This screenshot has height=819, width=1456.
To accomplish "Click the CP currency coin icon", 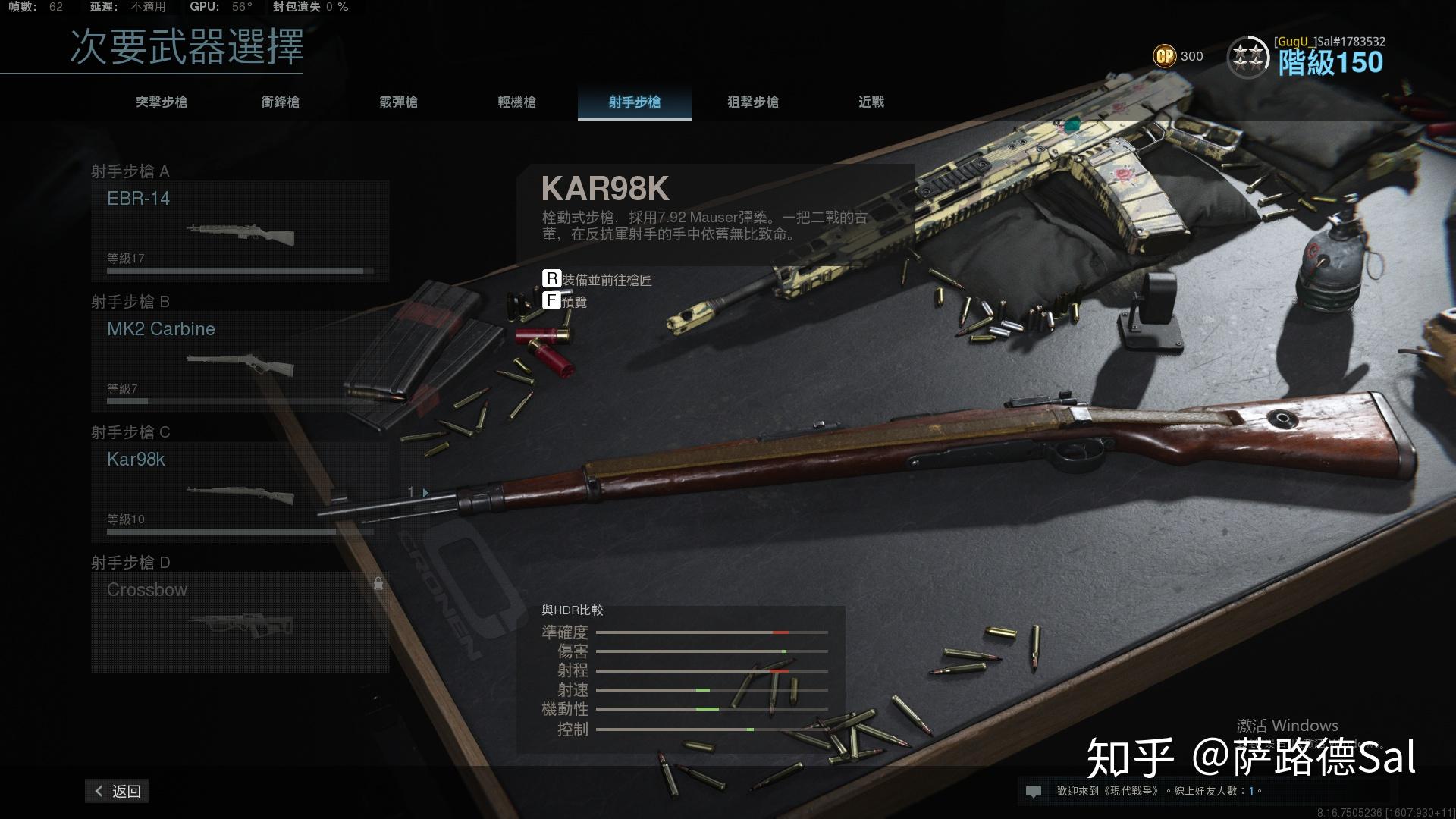I will point(1164,56).
